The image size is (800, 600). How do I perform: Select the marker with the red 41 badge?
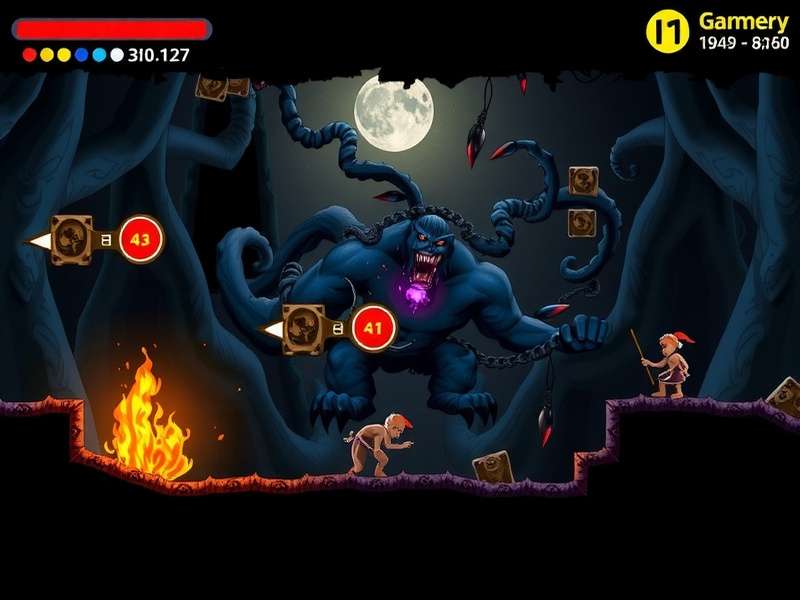[373, 326]
